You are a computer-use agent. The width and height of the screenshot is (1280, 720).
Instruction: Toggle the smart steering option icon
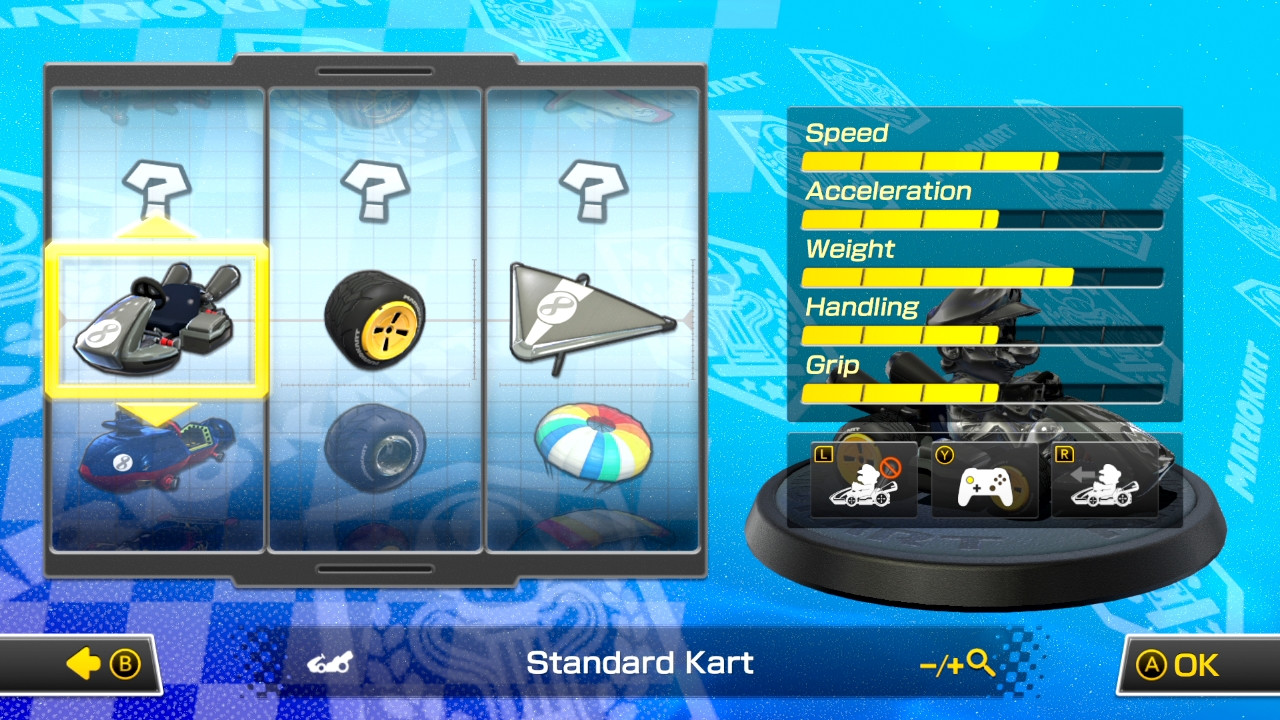click(863, 481)
